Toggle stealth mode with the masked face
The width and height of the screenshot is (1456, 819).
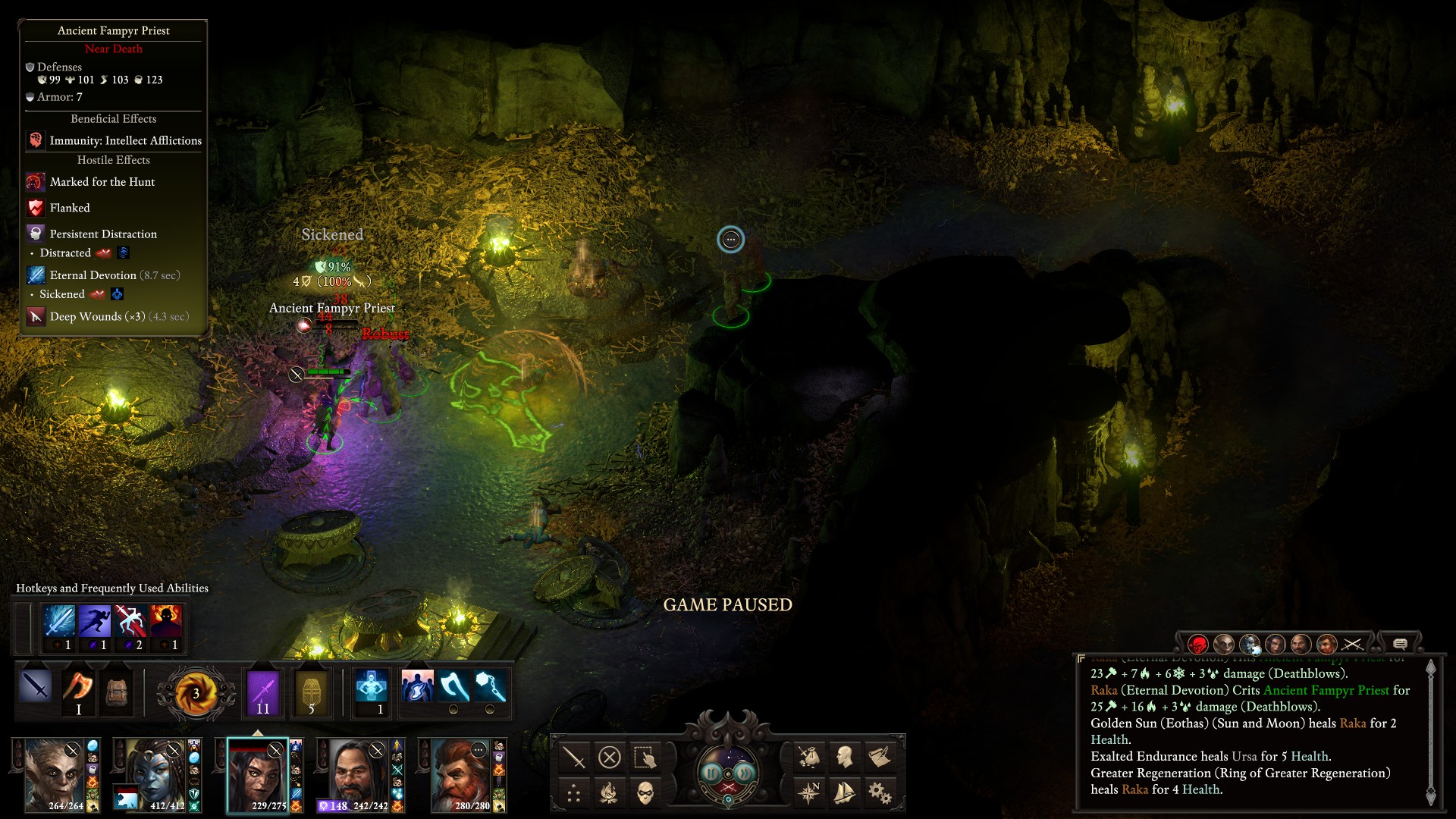pyautogui.click(x=645, y=793)
